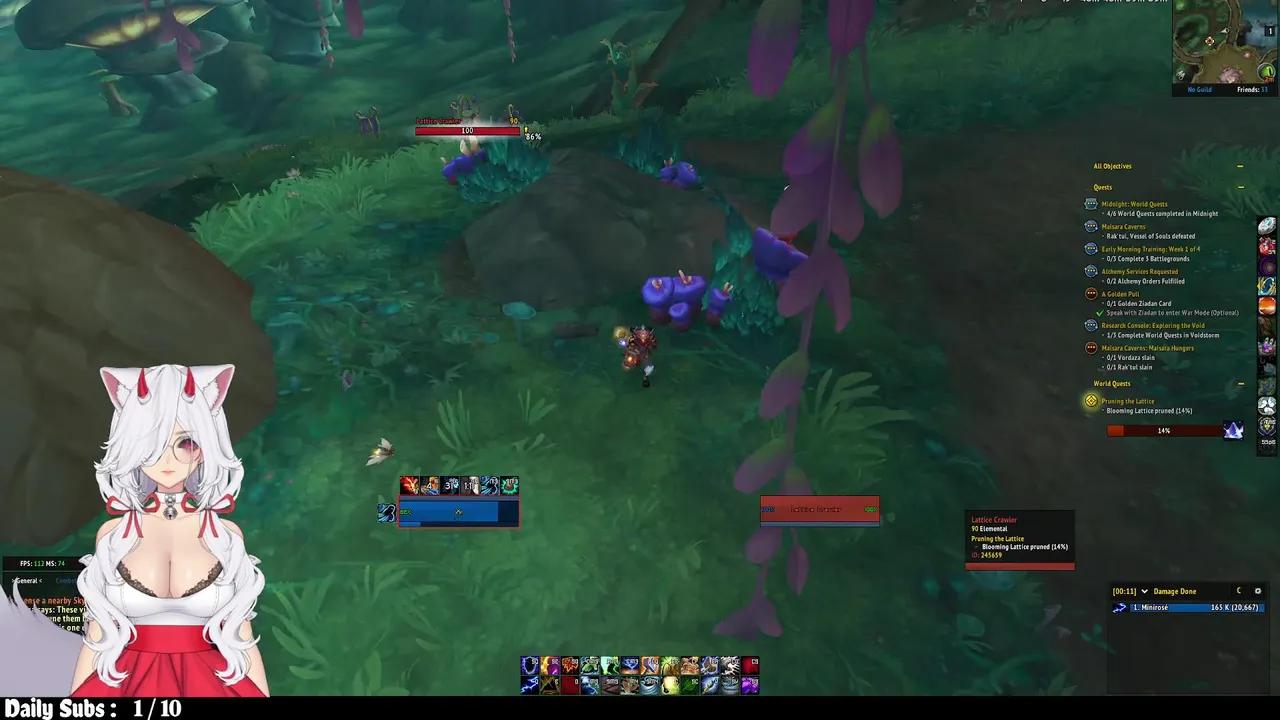Click the quest icon beside Pruning the Lattice

pyautogui.click(x=1090, y=400)
